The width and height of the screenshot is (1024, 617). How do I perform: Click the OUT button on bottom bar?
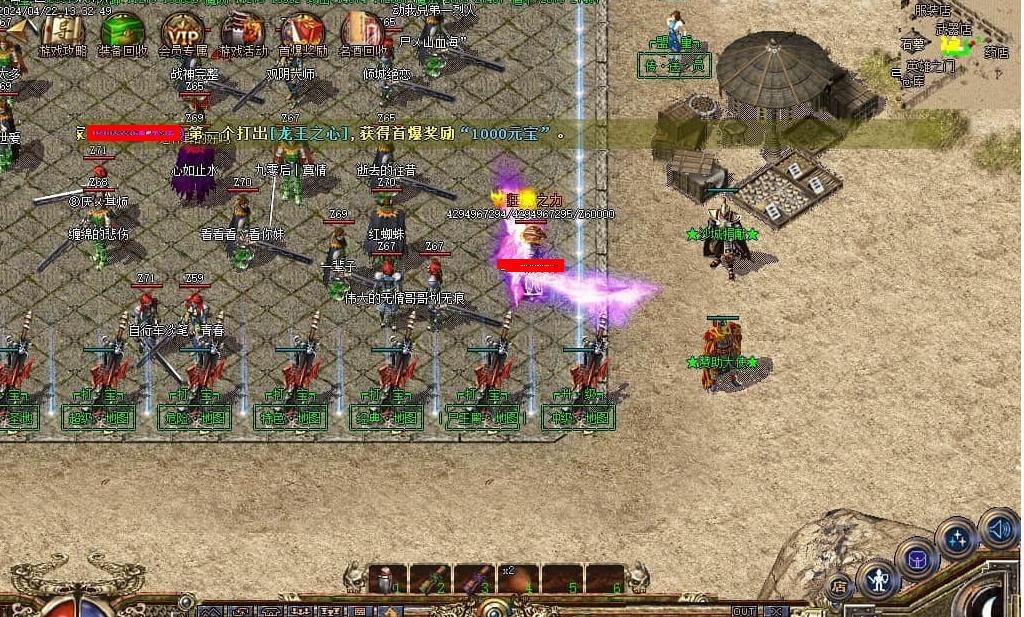744,611
